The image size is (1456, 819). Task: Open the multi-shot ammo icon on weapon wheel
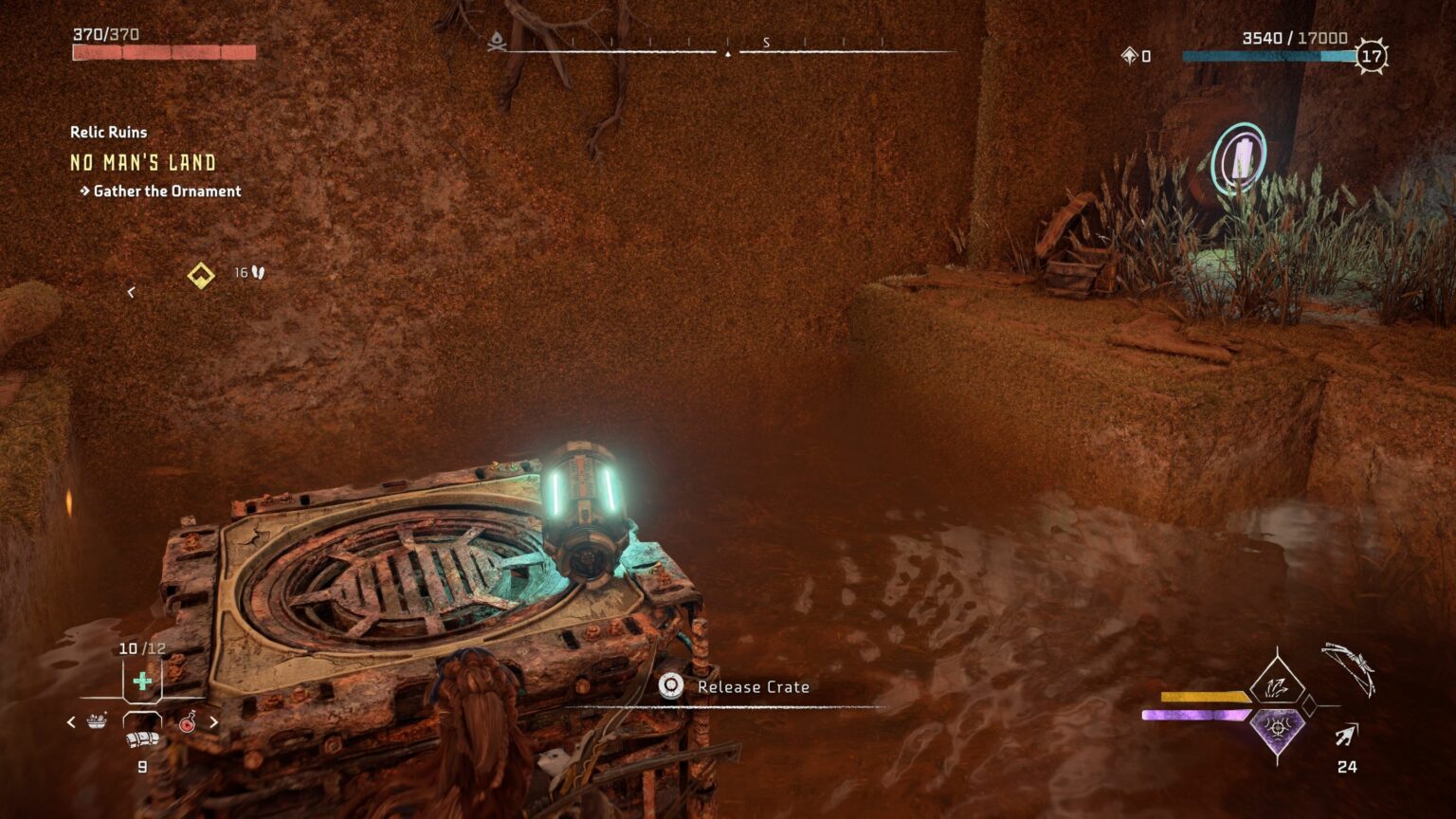tap(1275, 686)
